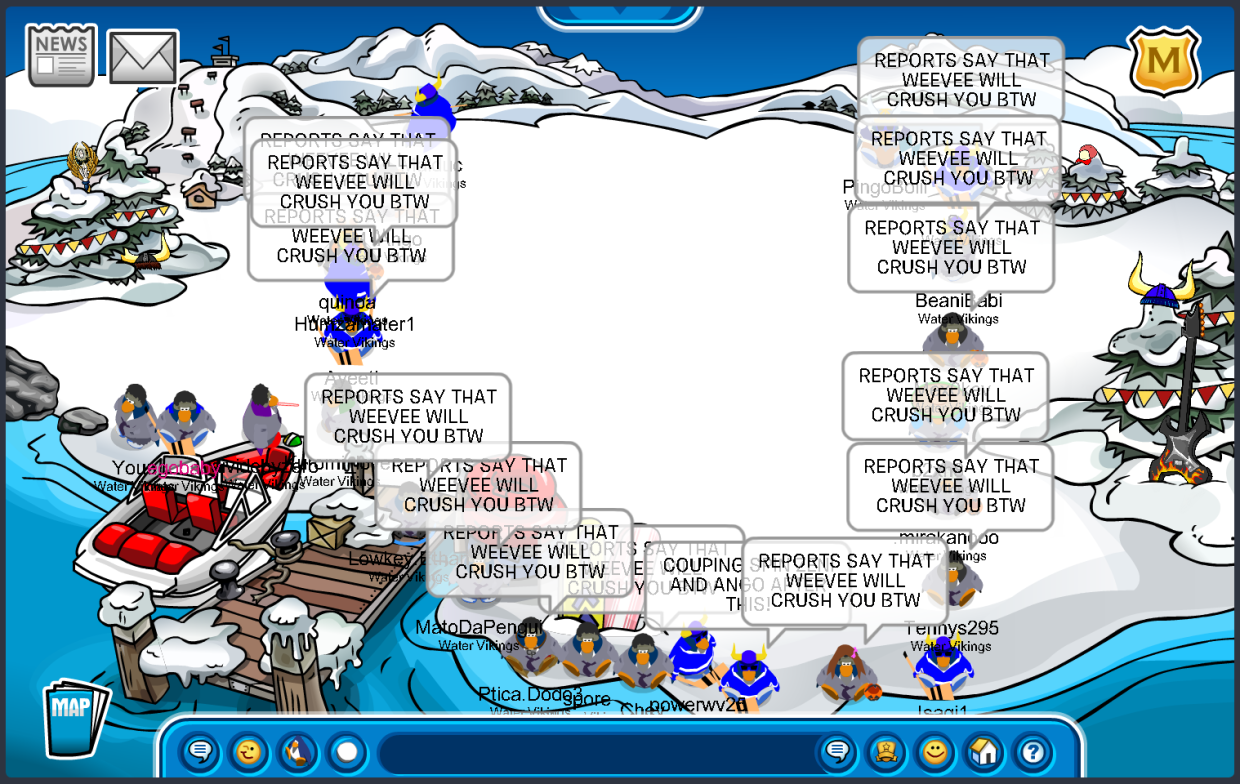Open the News newspaper
The height and width of the screenshot is (784, 1240).
[61, 55]
